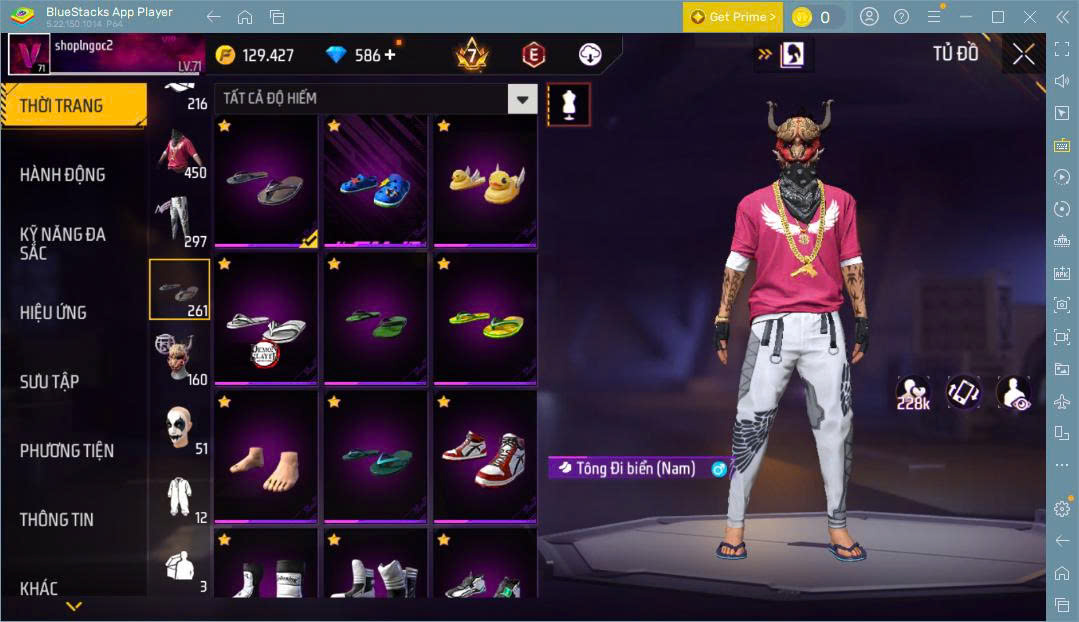Click the mannequin outfit preview button
The width and height of the screenshot is (1079, 622).
(568, 104)
